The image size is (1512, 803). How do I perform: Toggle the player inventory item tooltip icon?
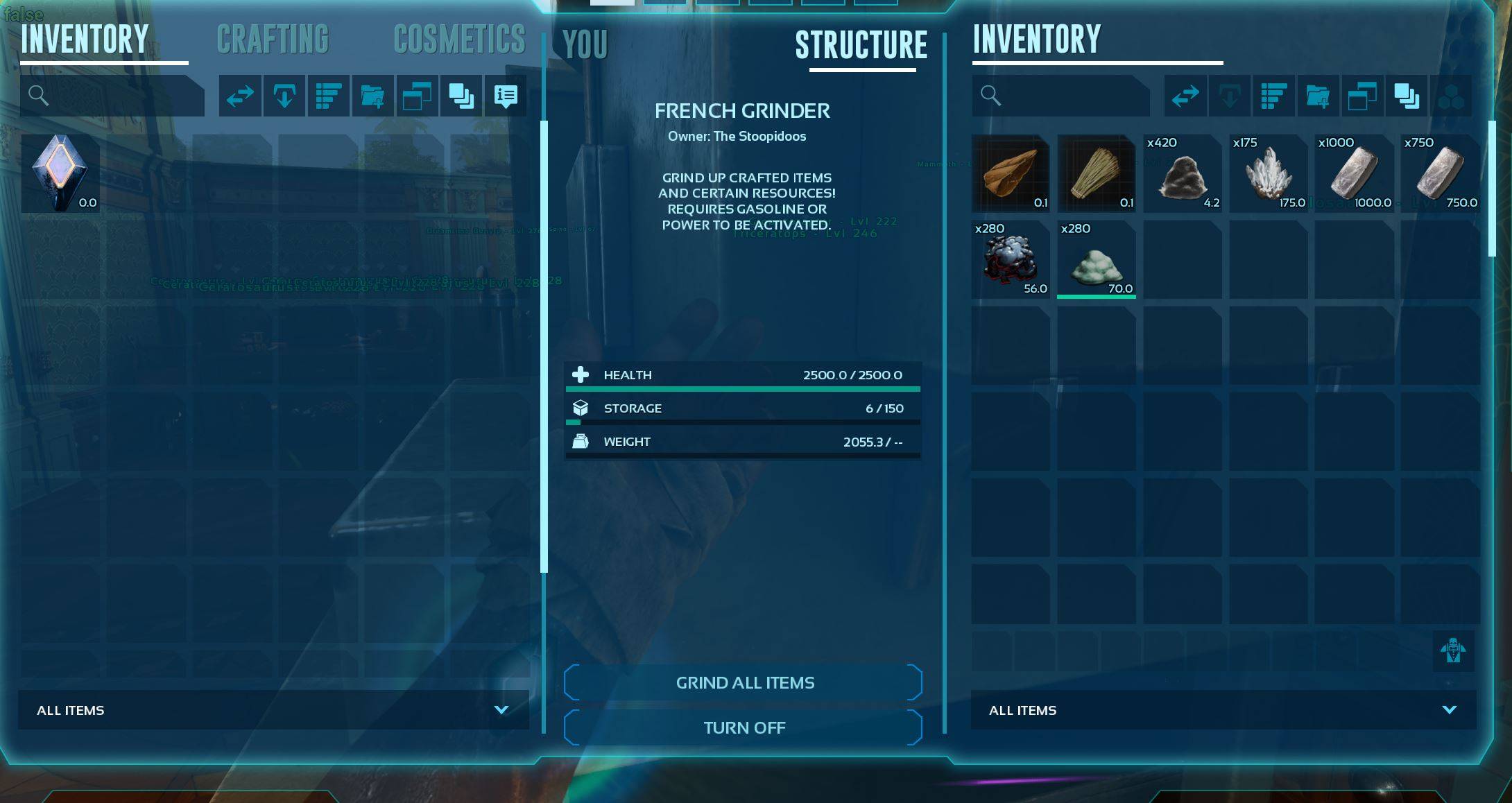[x=506, y=96]
